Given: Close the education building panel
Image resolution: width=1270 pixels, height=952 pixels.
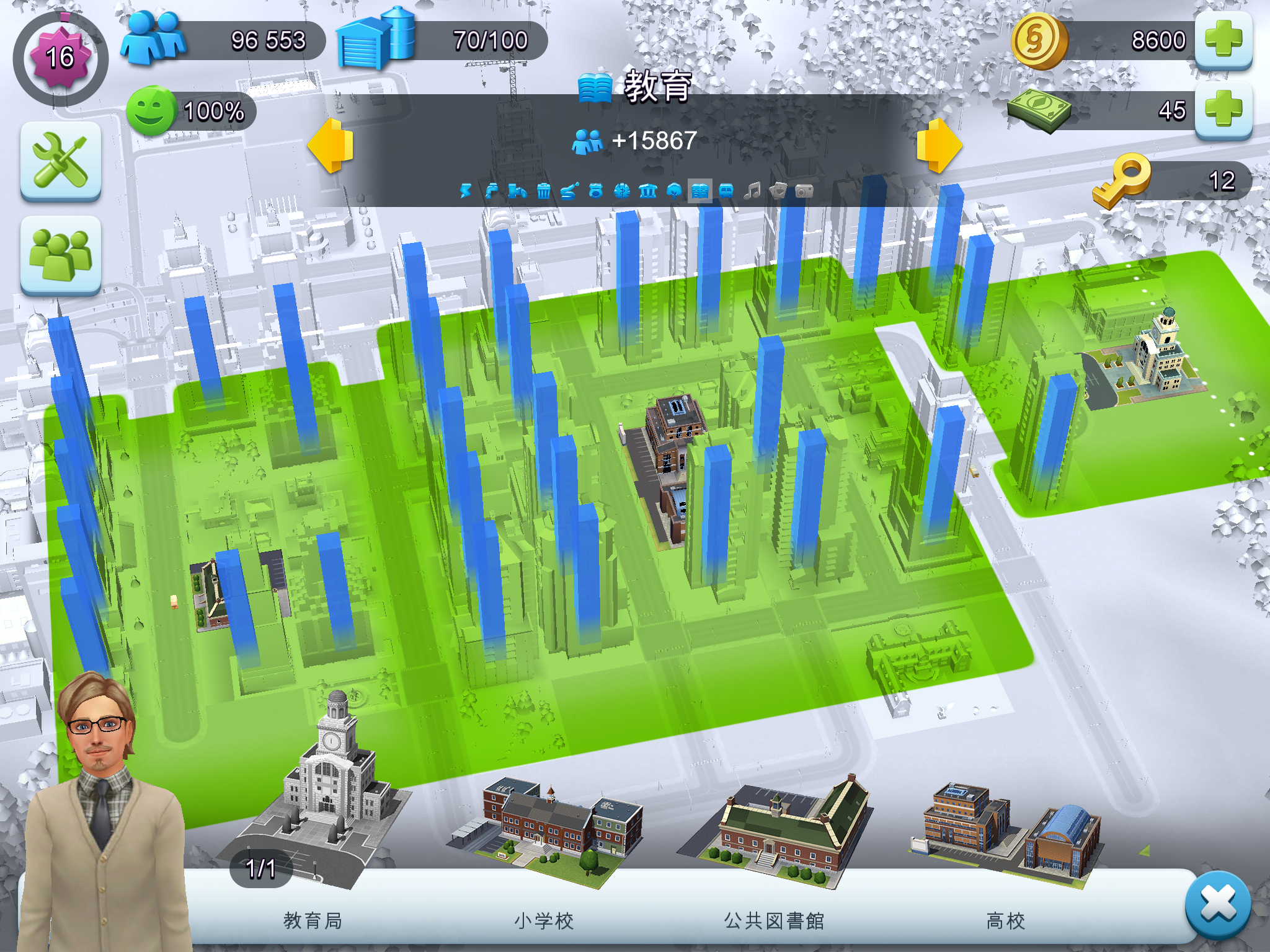Looking at the screenshot, I should point(1217,904).
